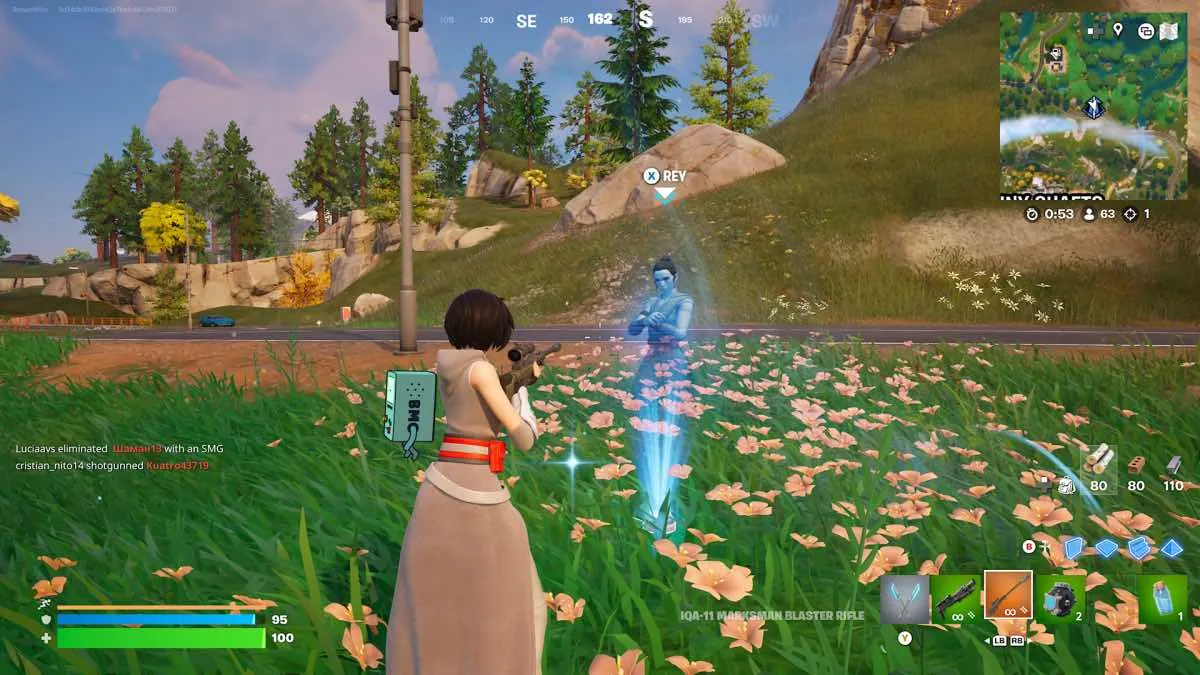Viewport: 1200px width, 675px height.
Task: Select the pickaxe slot with crossed blue blades
Action: click(904, 599)
